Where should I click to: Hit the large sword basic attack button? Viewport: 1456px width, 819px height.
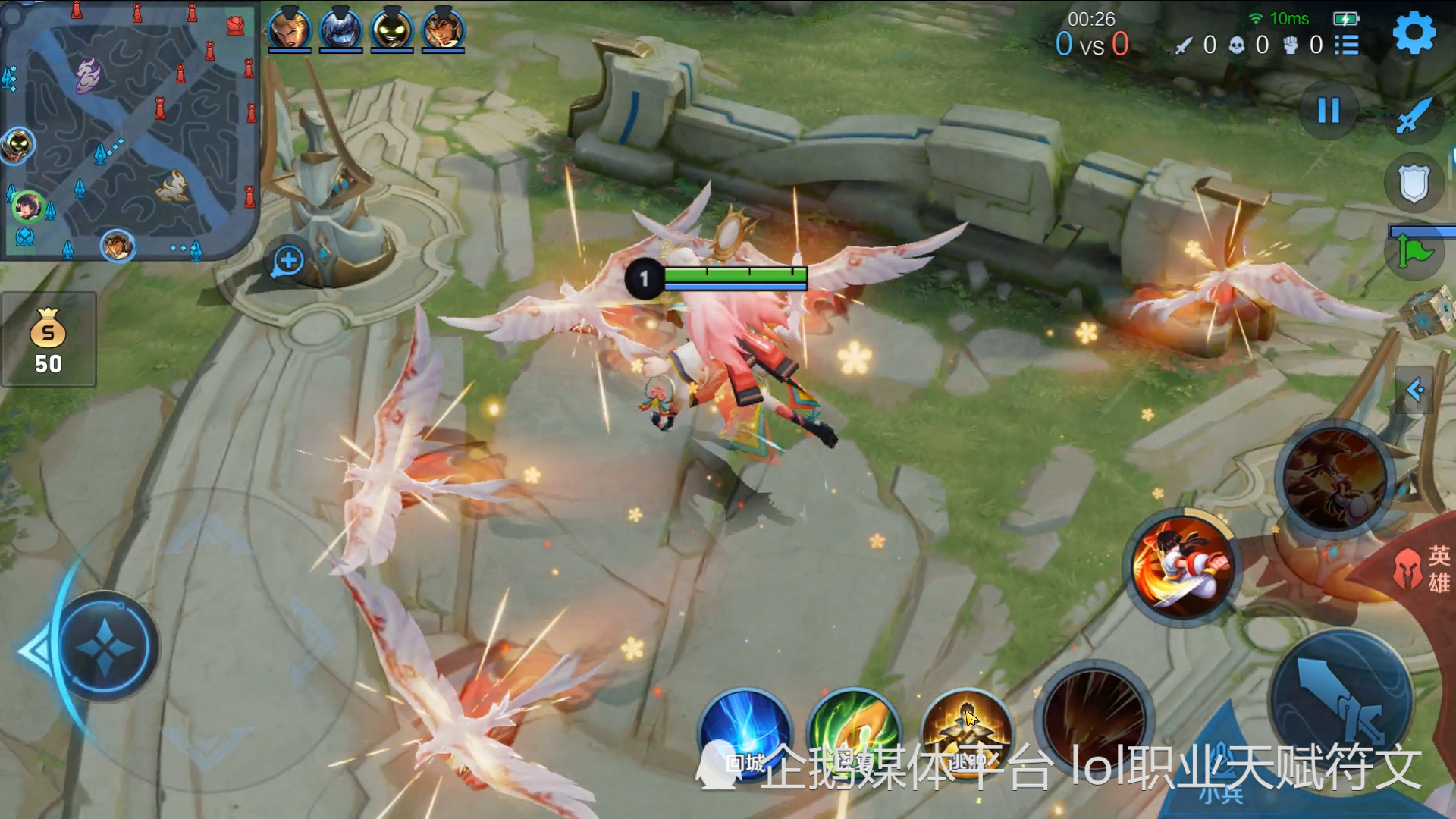(1341, 701)
